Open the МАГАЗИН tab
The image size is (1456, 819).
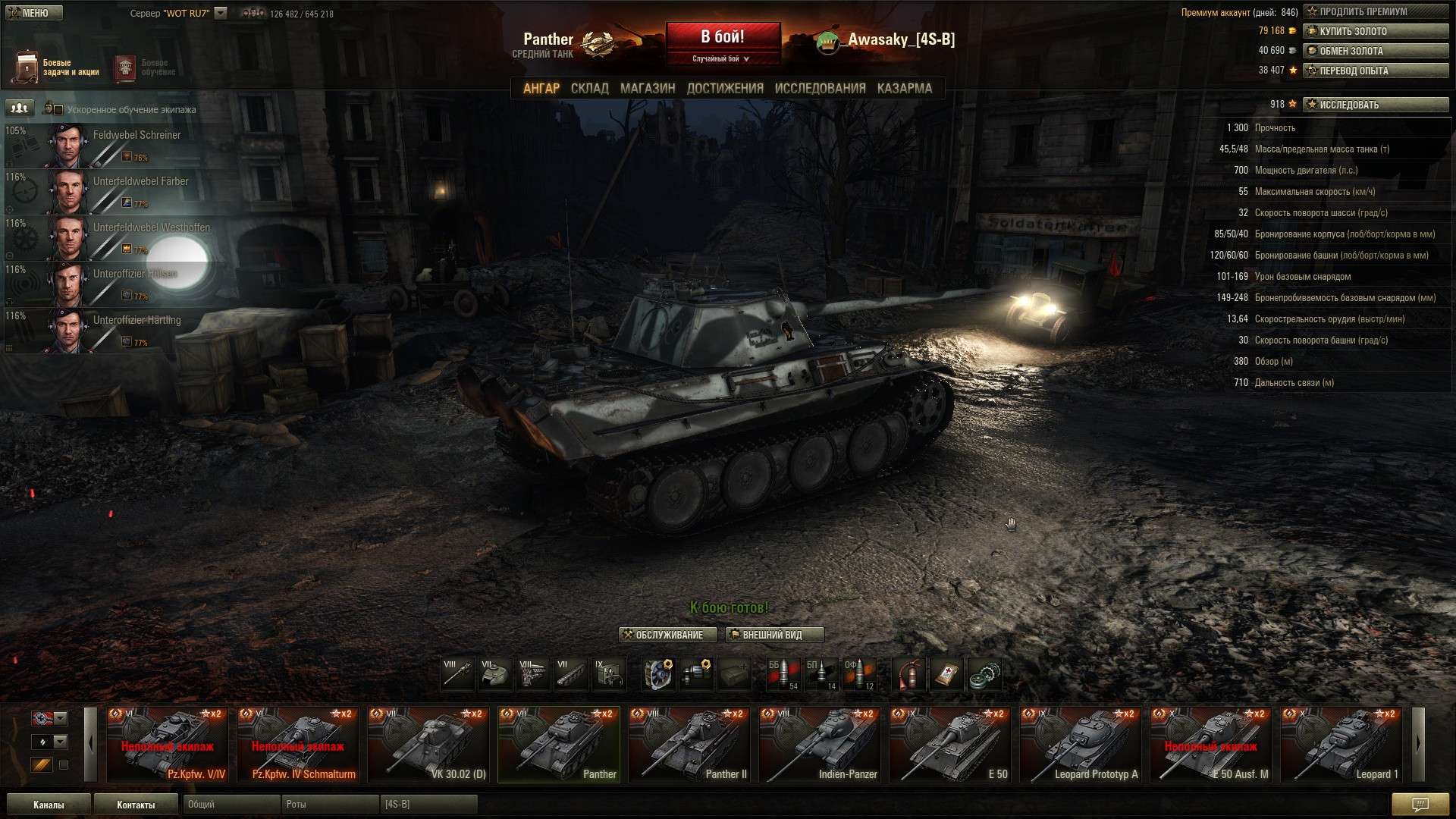[647, 89]
